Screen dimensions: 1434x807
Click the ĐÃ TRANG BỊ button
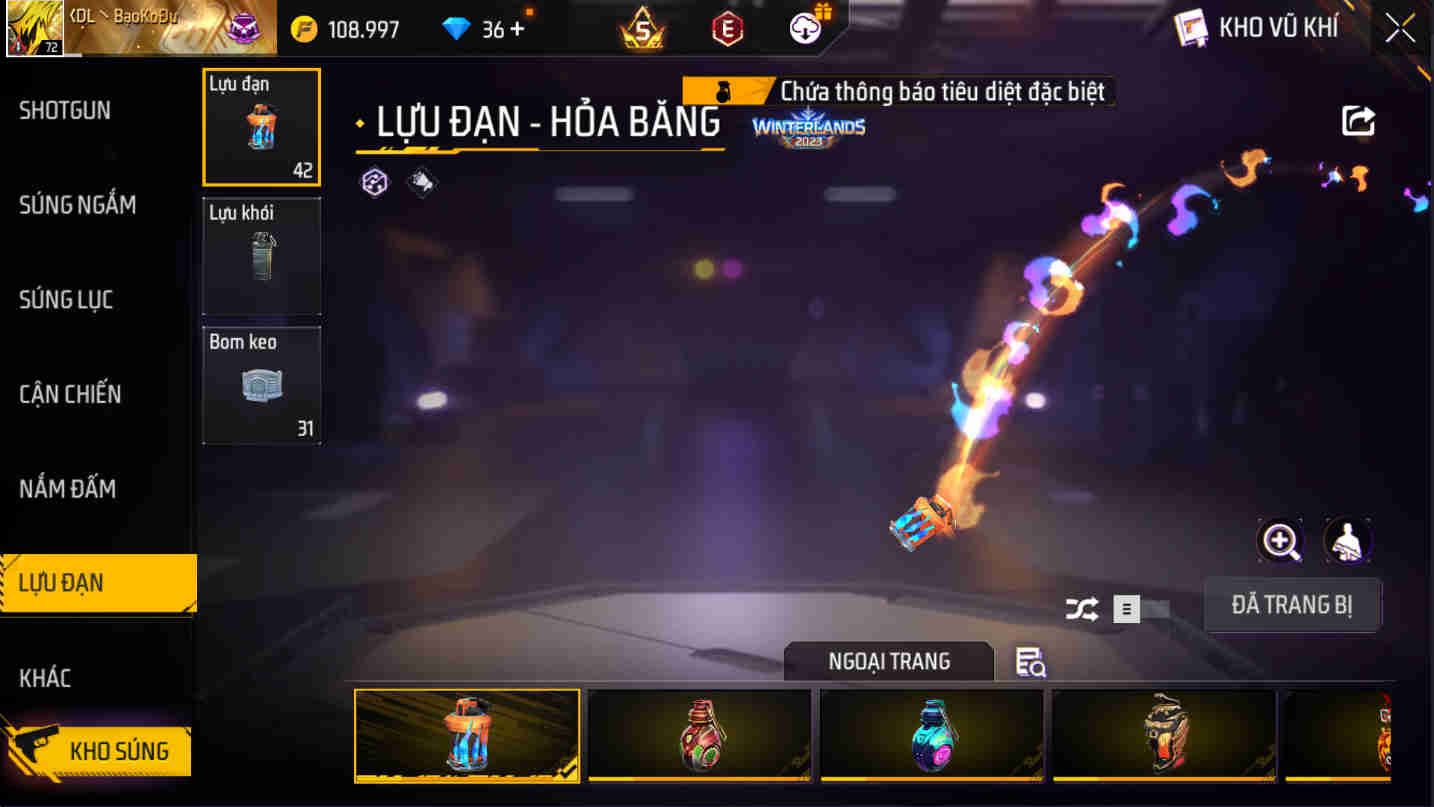1292,605
